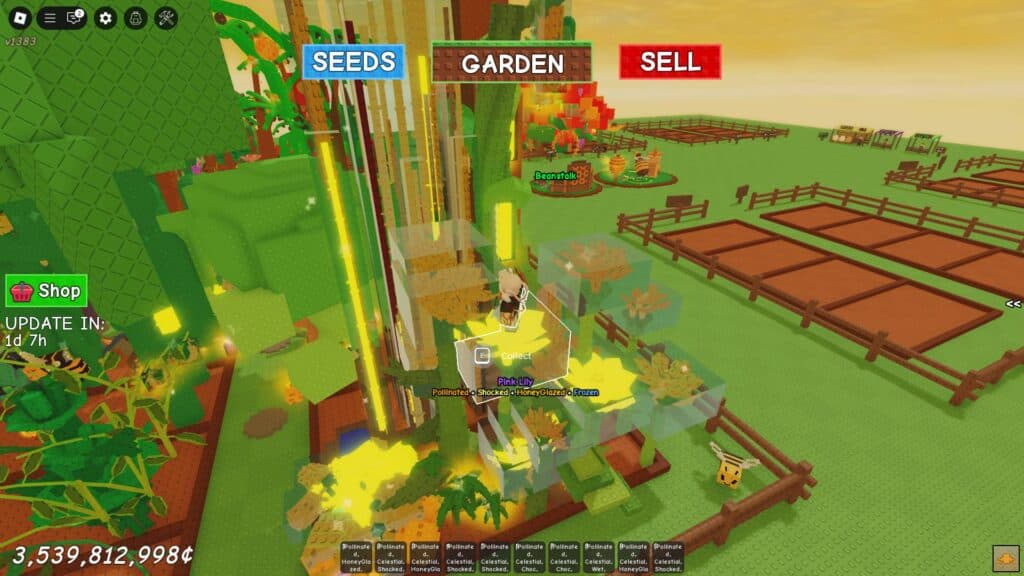Open the gear settings icon
This screenshot has width=1024, height=576.
coord(105,18)
